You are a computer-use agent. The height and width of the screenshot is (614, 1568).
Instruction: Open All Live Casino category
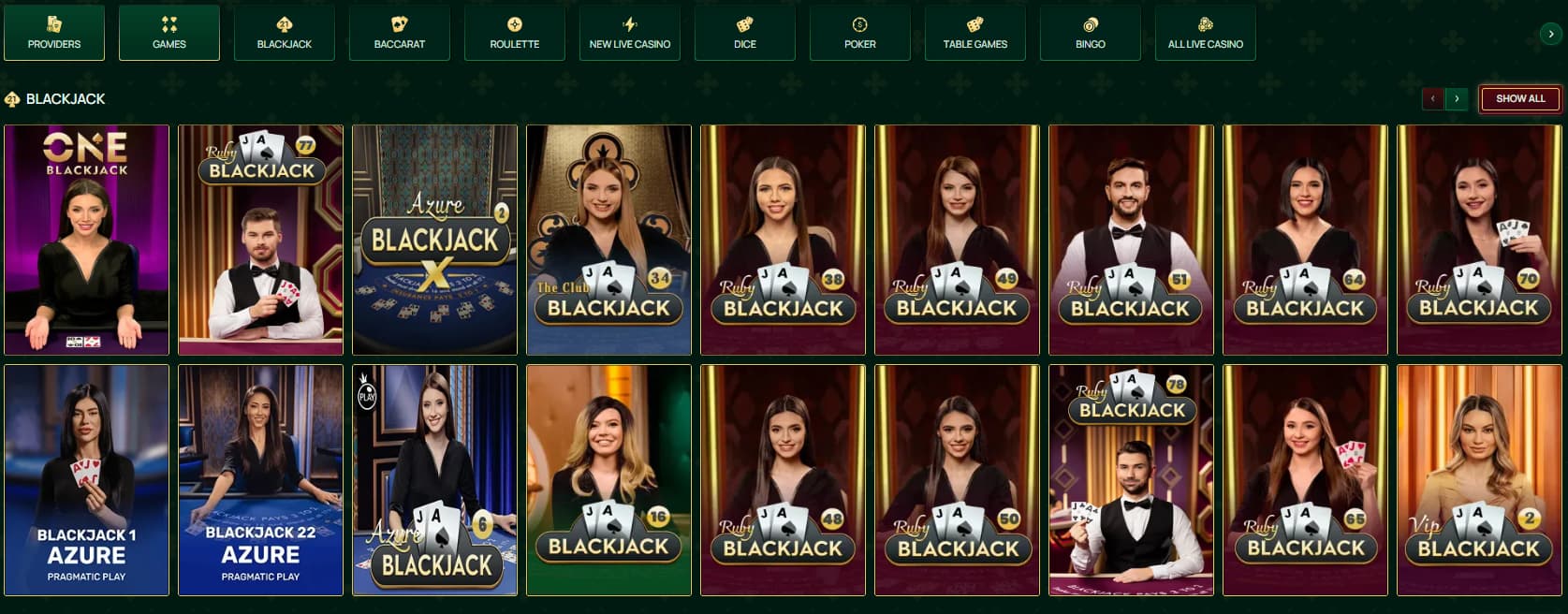pyautogui.click(x=1206, y=33)
